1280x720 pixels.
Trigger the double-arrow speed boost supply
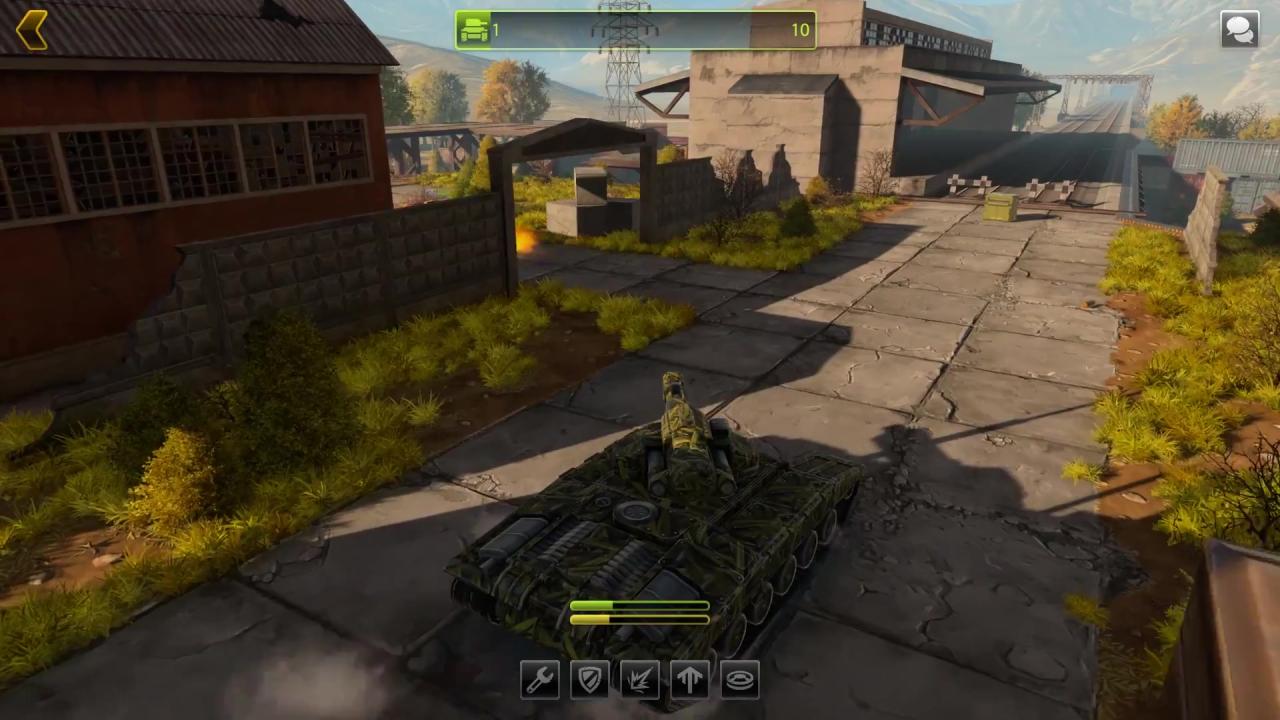tap(690, 680)
